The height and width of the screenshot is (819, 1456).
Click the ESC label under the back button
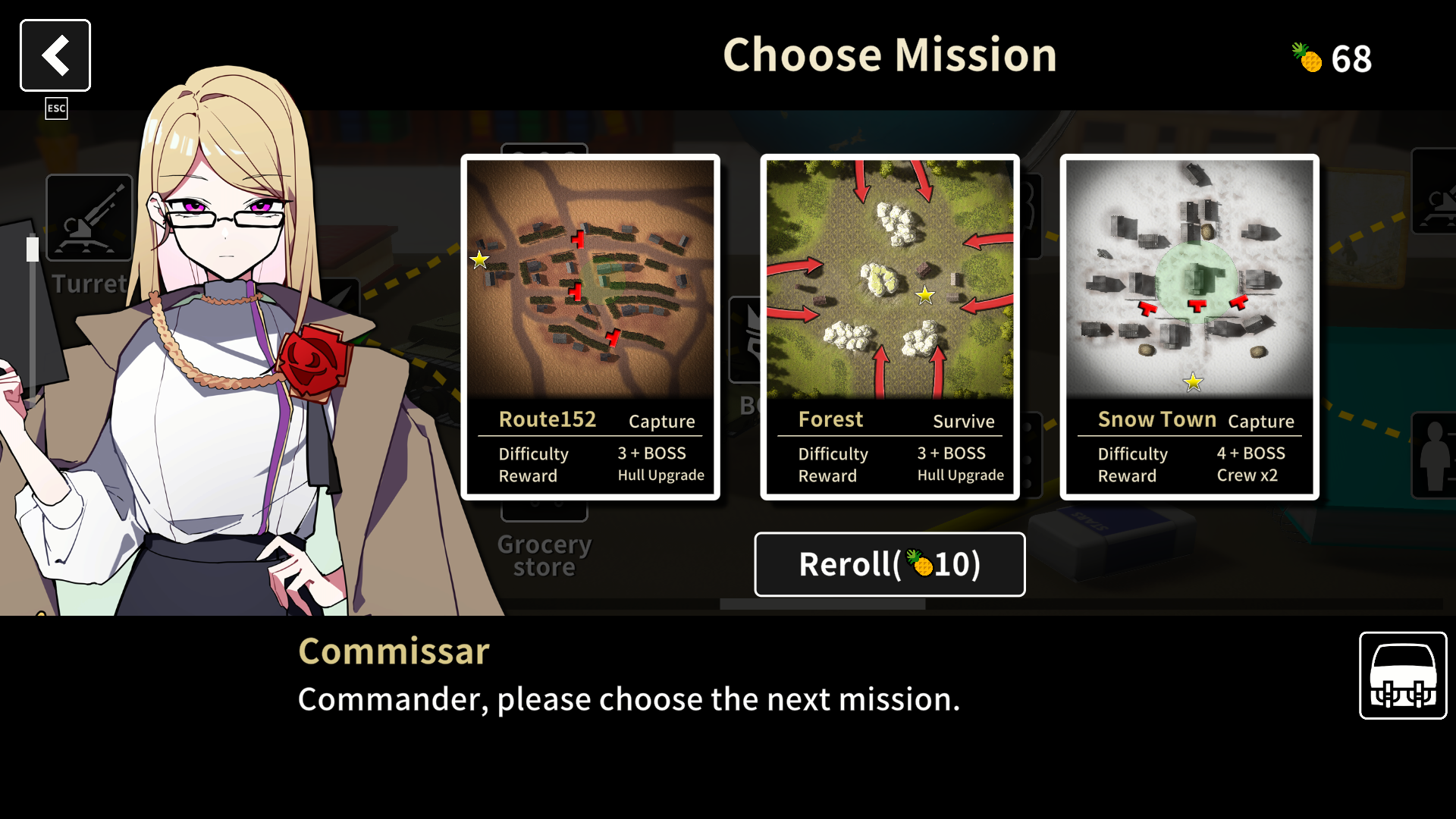[55, 108]
